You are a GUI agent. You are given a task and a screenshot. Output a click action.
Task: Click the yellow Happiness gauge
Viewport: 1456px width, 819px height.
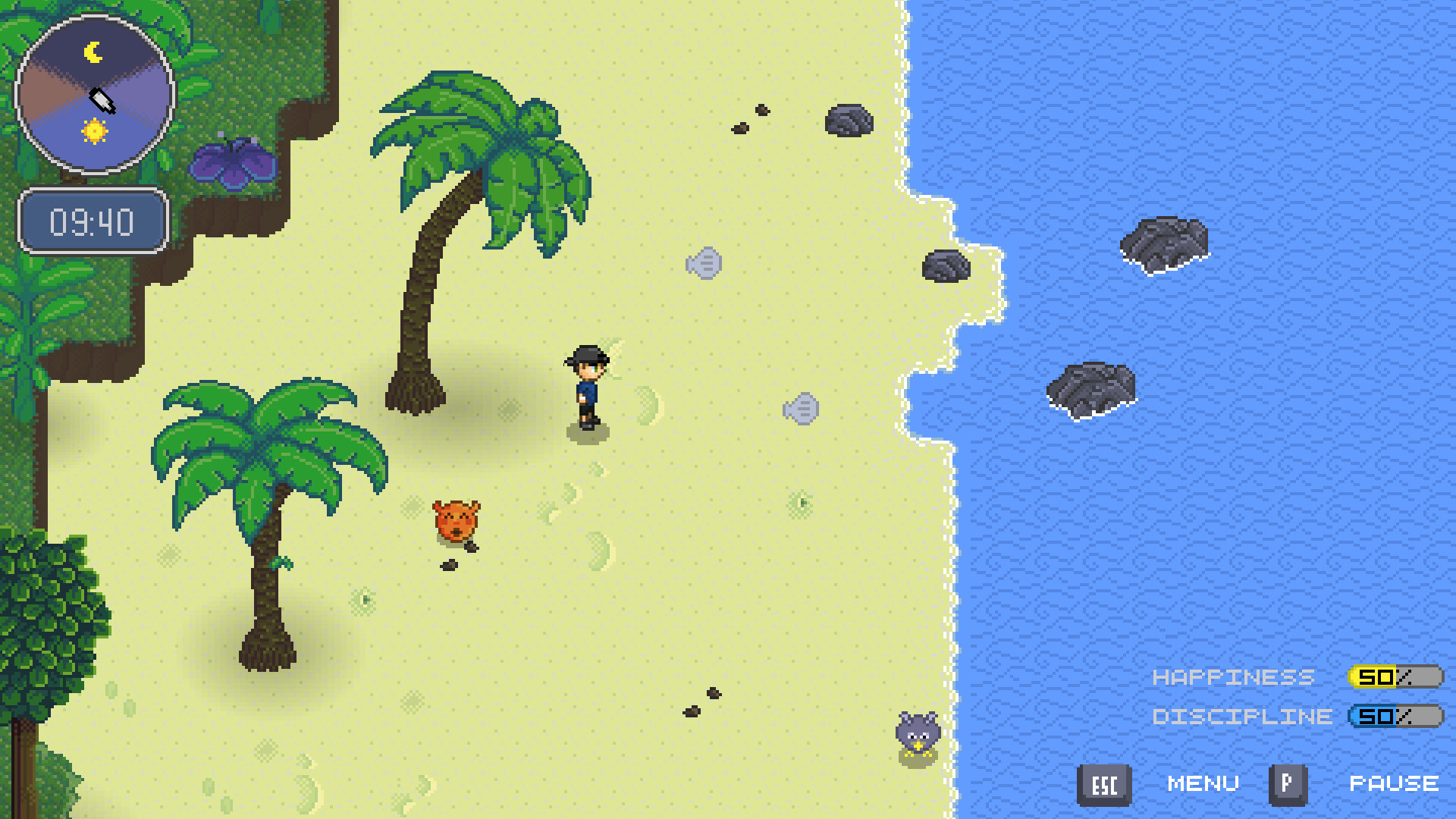(x=1394, y=677)
